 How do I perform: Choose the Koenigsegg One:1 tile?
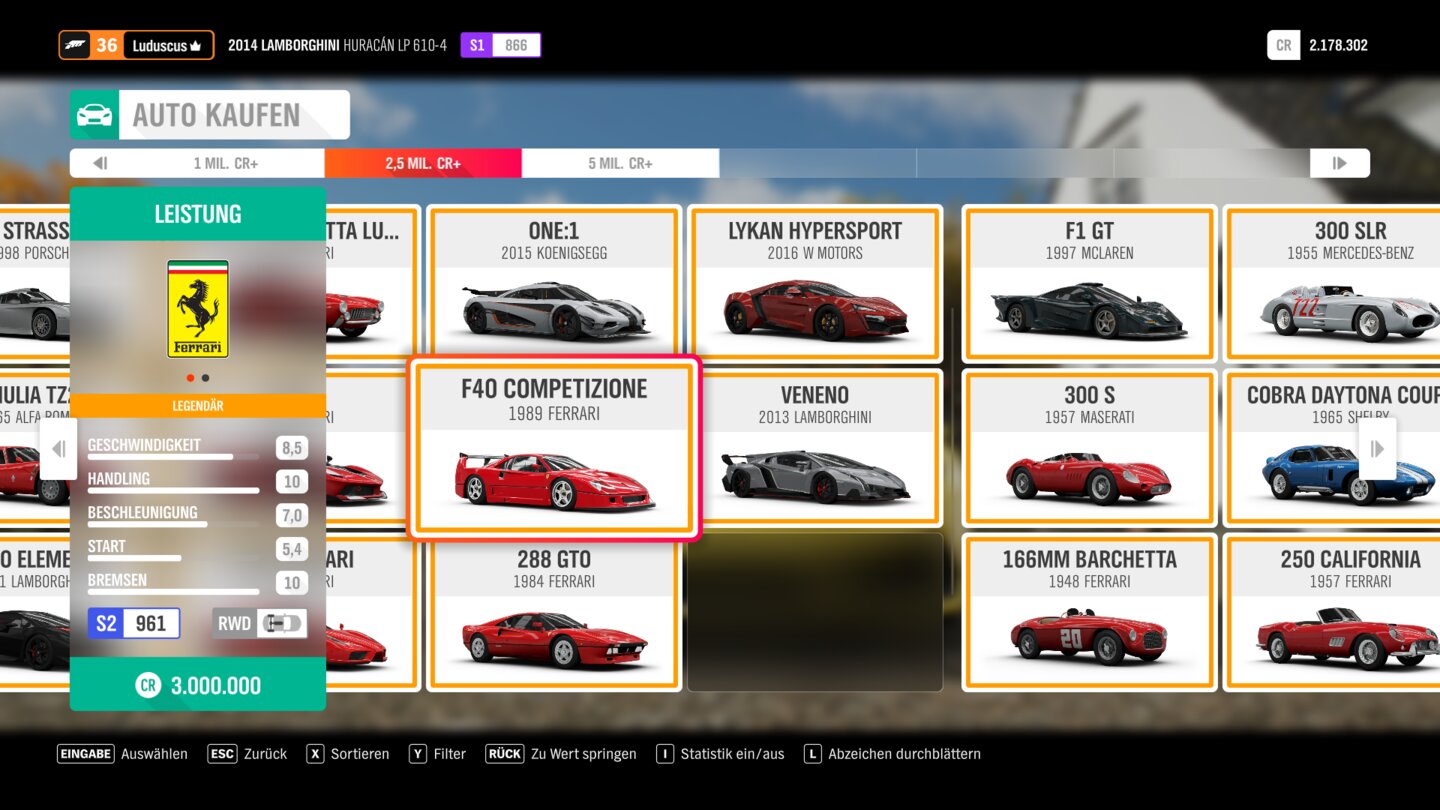554,284
